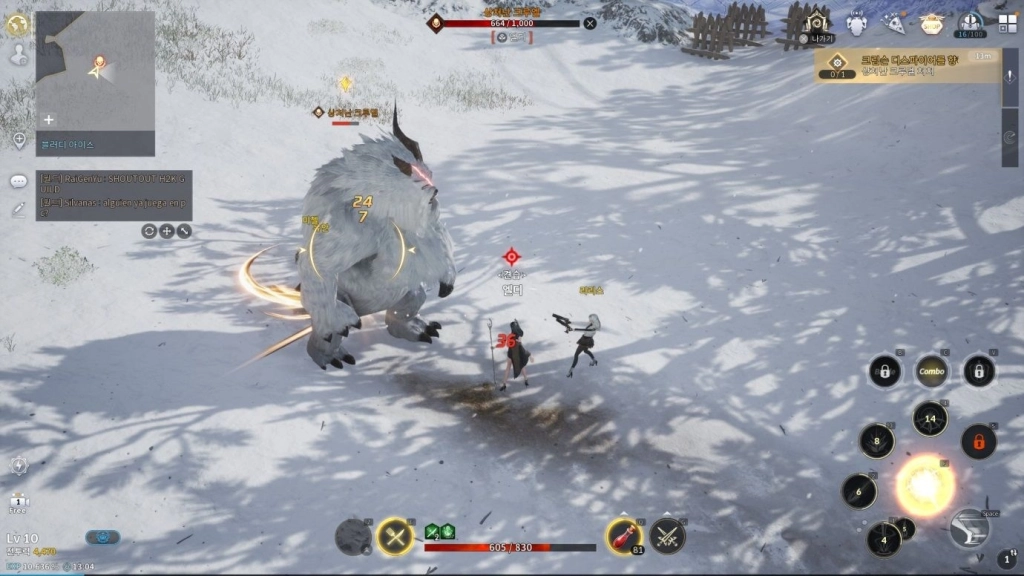
Task: Click the red padlock locked skill slot
Action: pyautogui.click(x=978, y=441)
